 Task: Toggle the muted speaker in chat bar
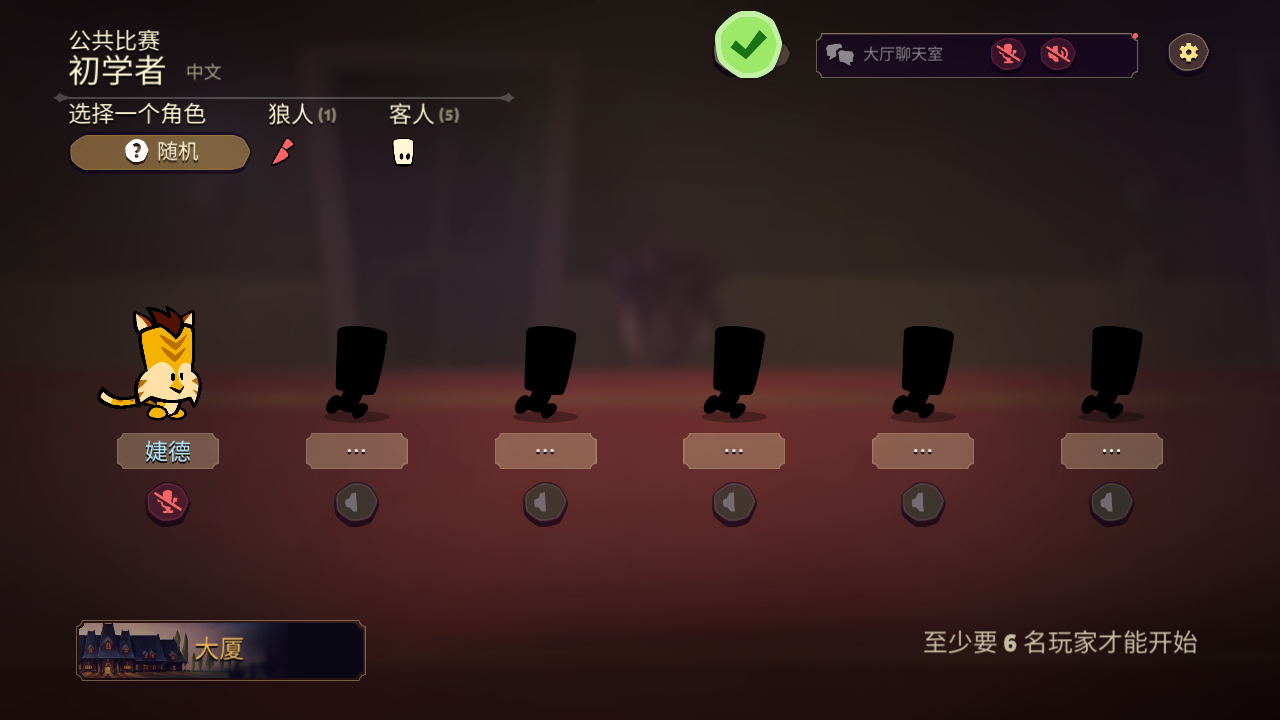(1057, 54)
